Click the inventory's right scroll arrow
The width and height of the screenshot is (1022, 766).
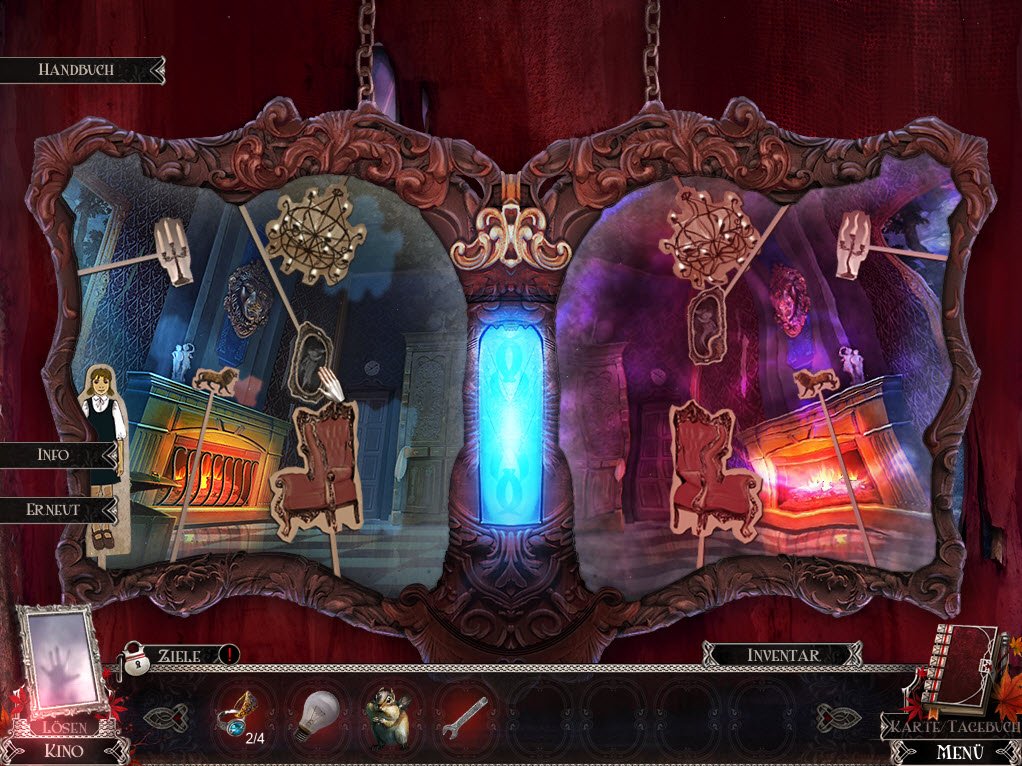(836, 717)
